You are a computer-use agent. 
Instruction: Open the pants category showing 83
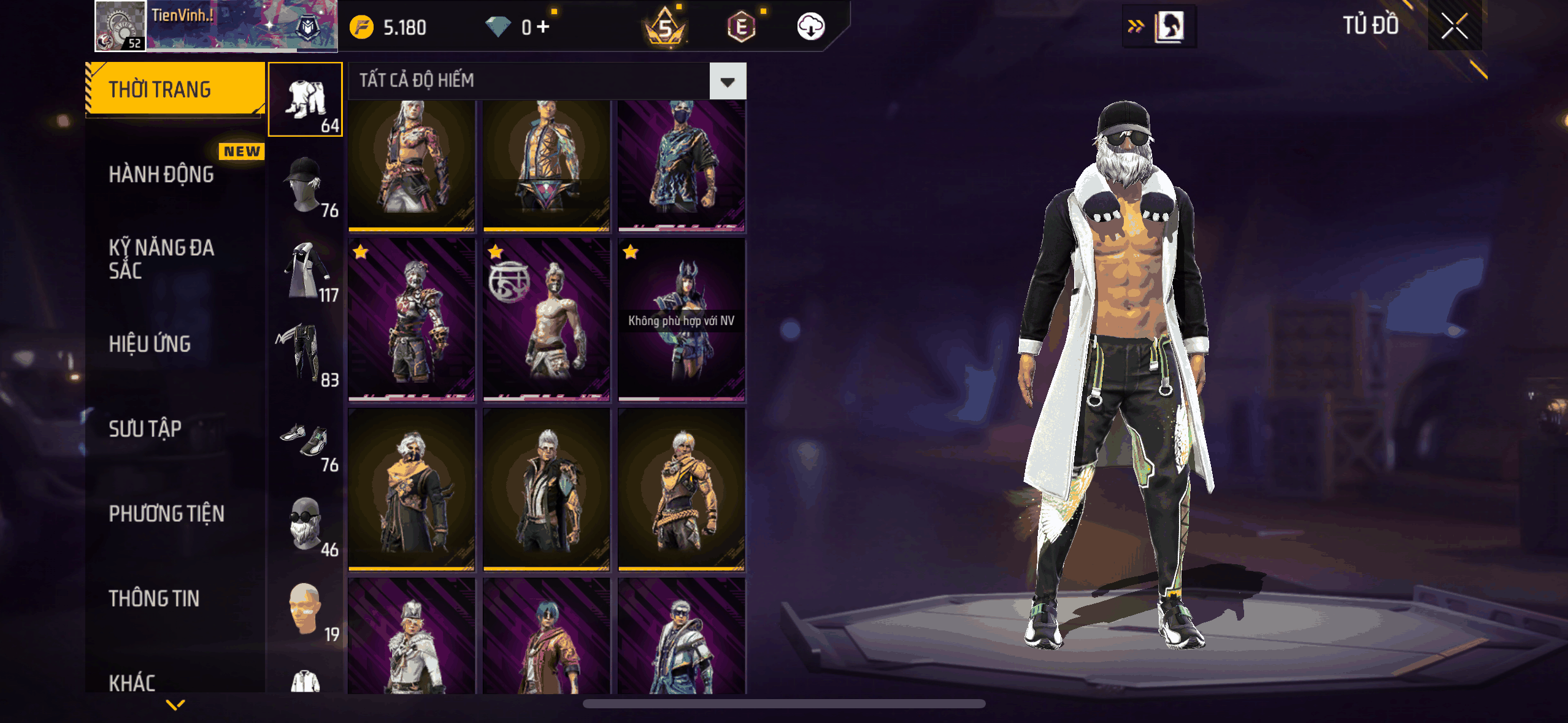click(306, 354)
